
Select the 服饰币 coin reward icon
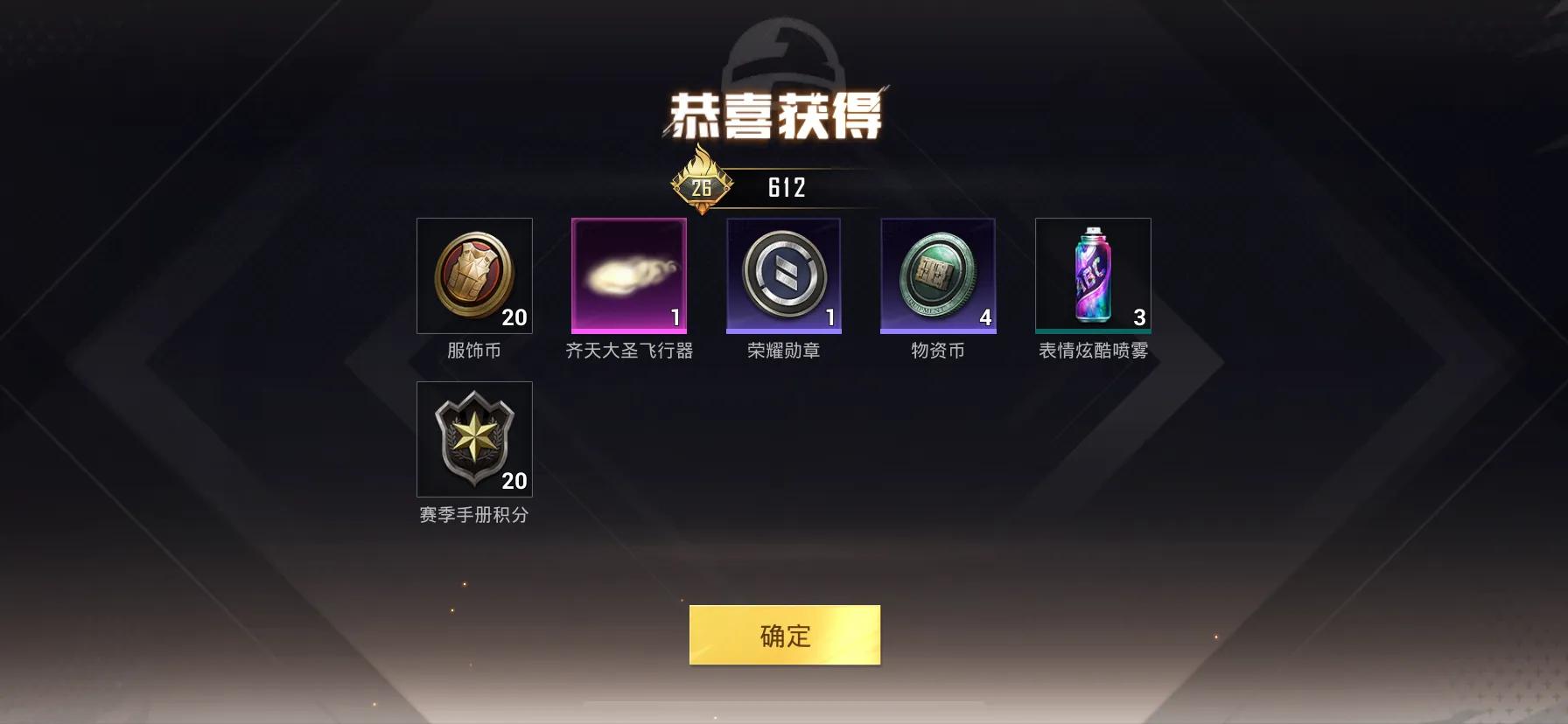[474, 275]
